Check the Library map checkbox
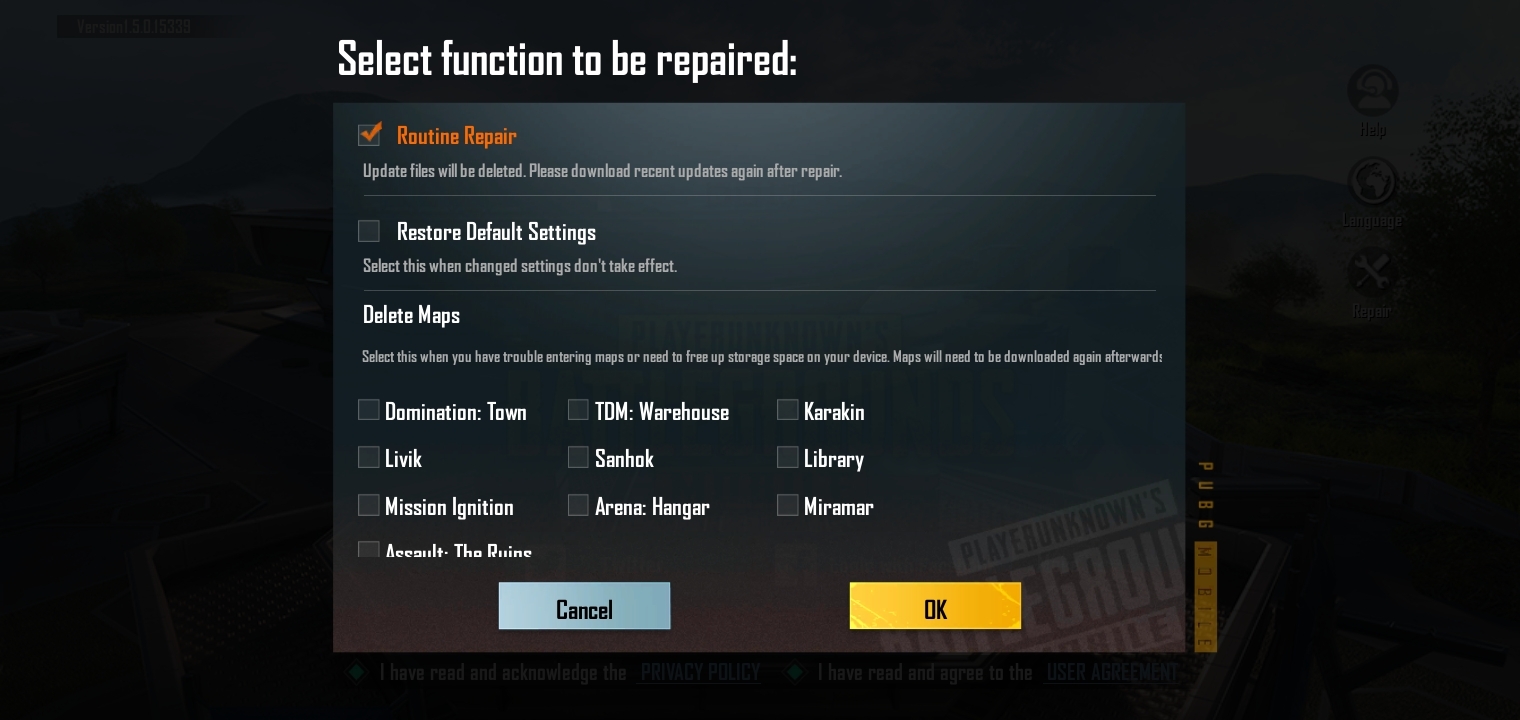 pyautogui.click(x=788, y=457)
